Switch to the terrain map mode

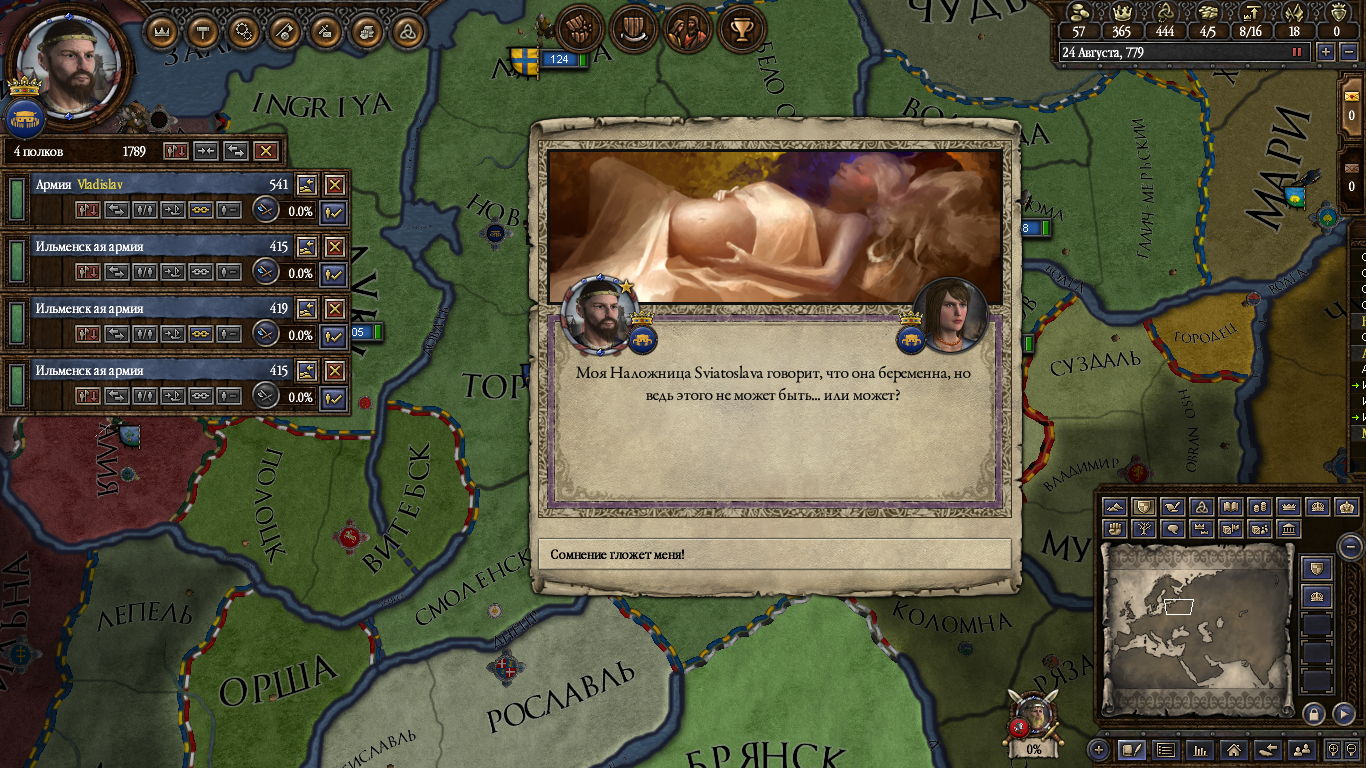pos(1115,507)
